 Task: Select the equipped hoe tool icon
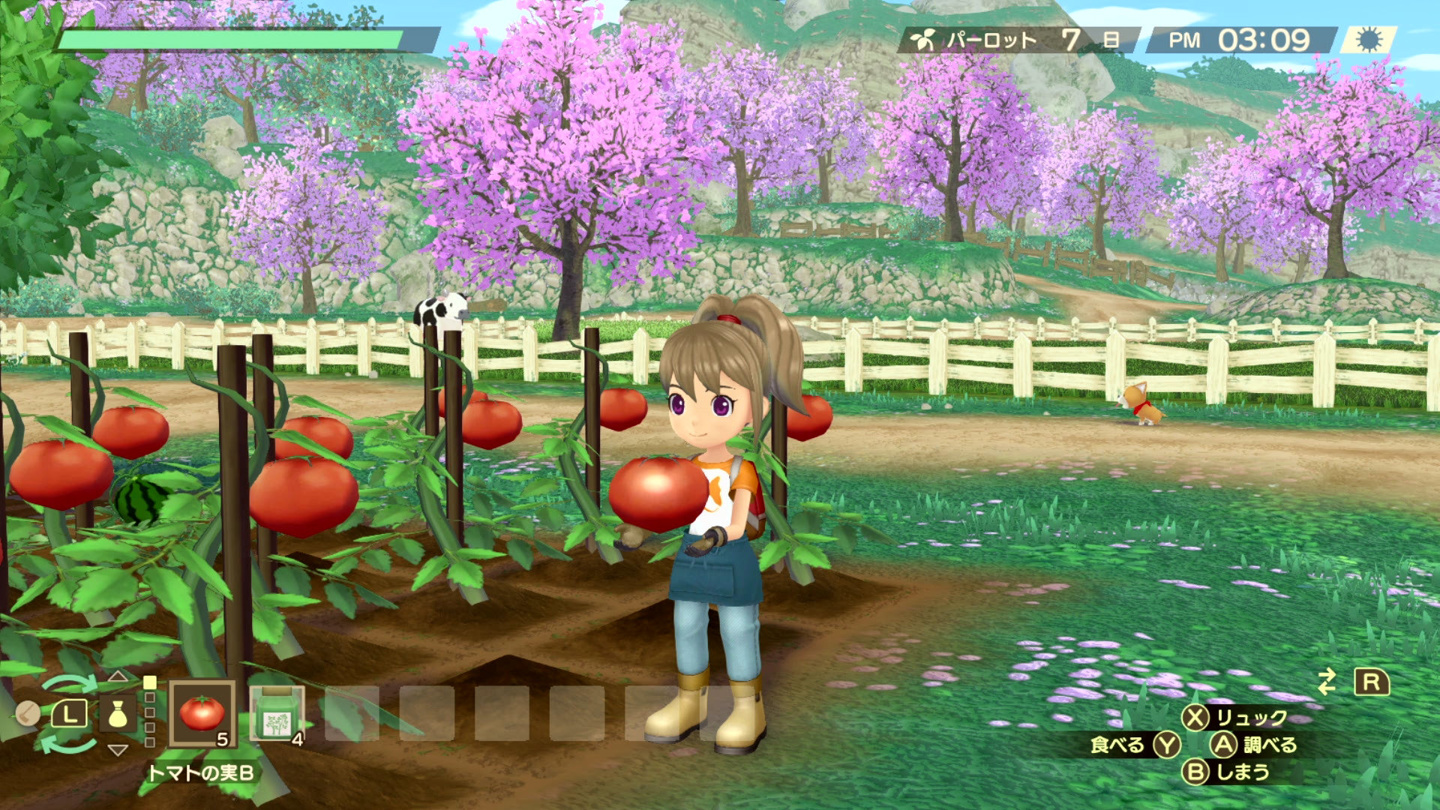pos(27,713)
